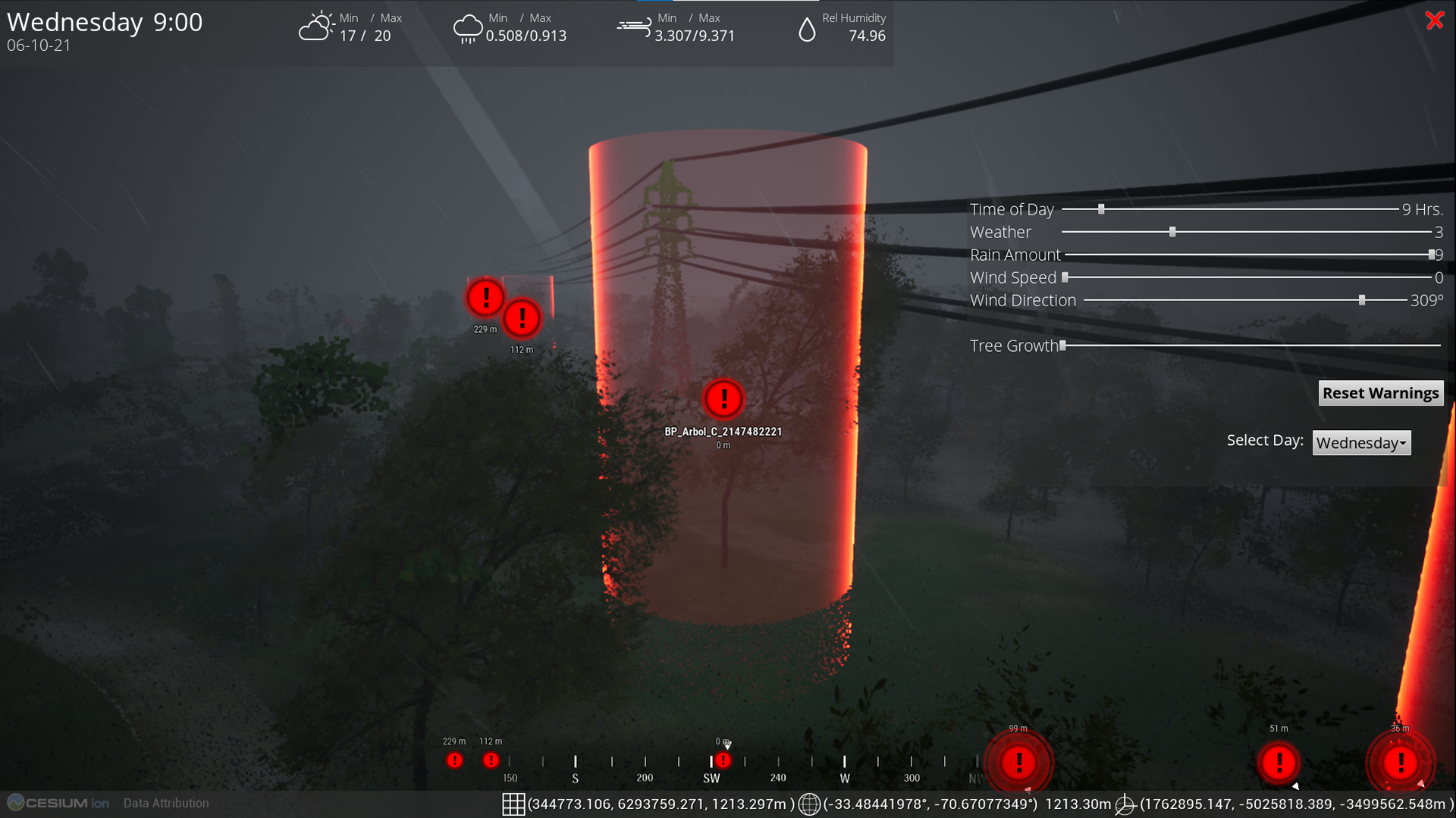Viewport: 1456px width, 818px height.
Task: Open the Data Attribution link
Action: pos(166,803)
